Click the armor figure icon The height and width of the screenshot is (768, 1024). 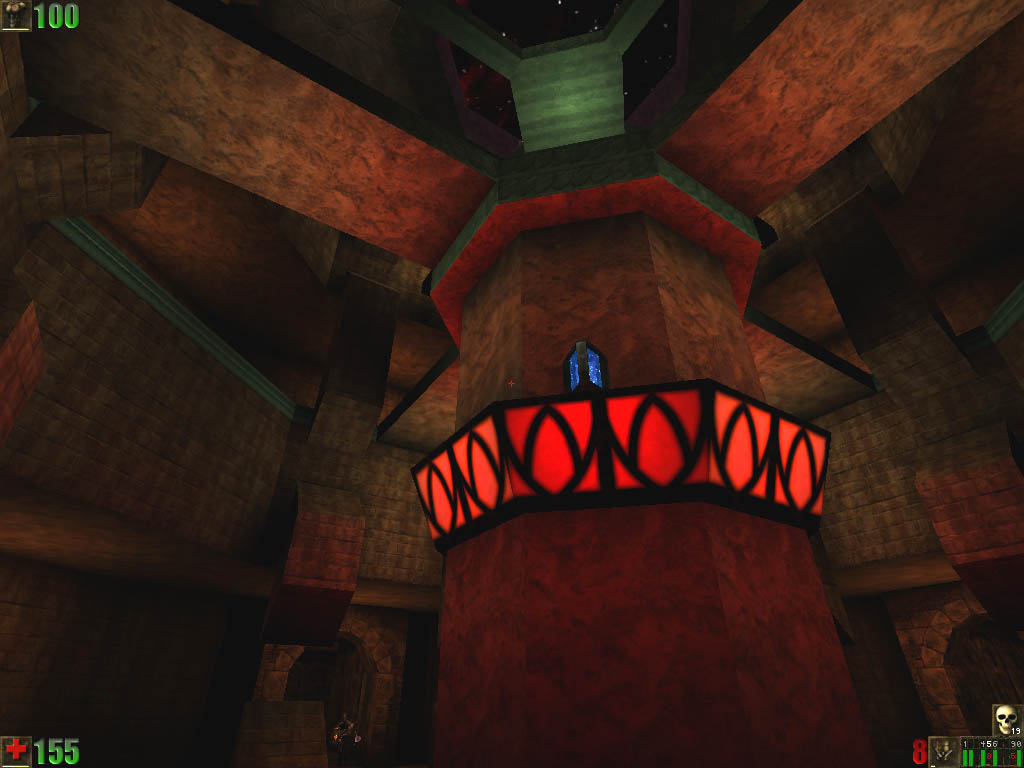coord(15,15)
